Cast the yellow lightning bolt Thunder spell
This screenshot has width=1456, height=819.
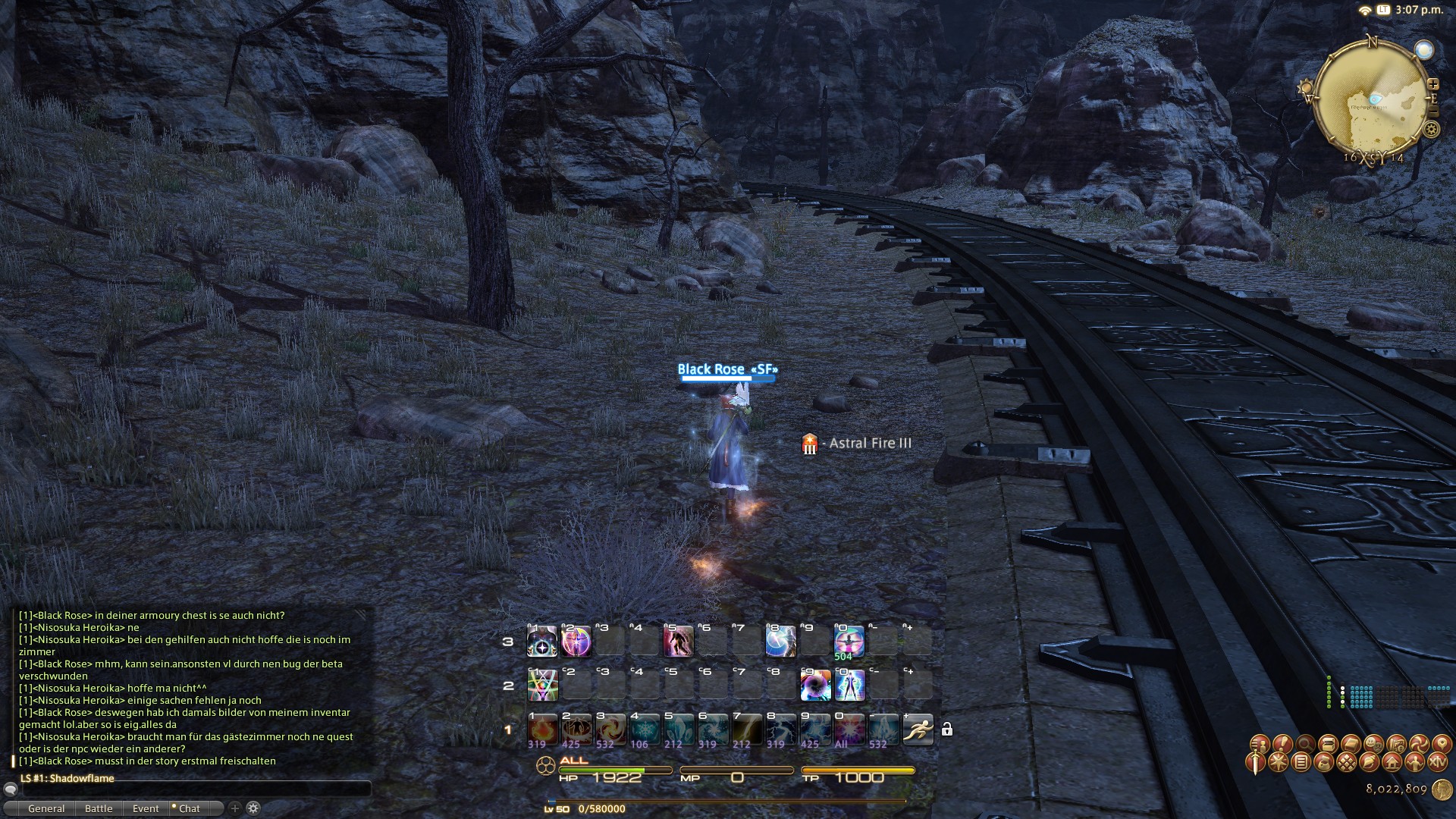746,730
